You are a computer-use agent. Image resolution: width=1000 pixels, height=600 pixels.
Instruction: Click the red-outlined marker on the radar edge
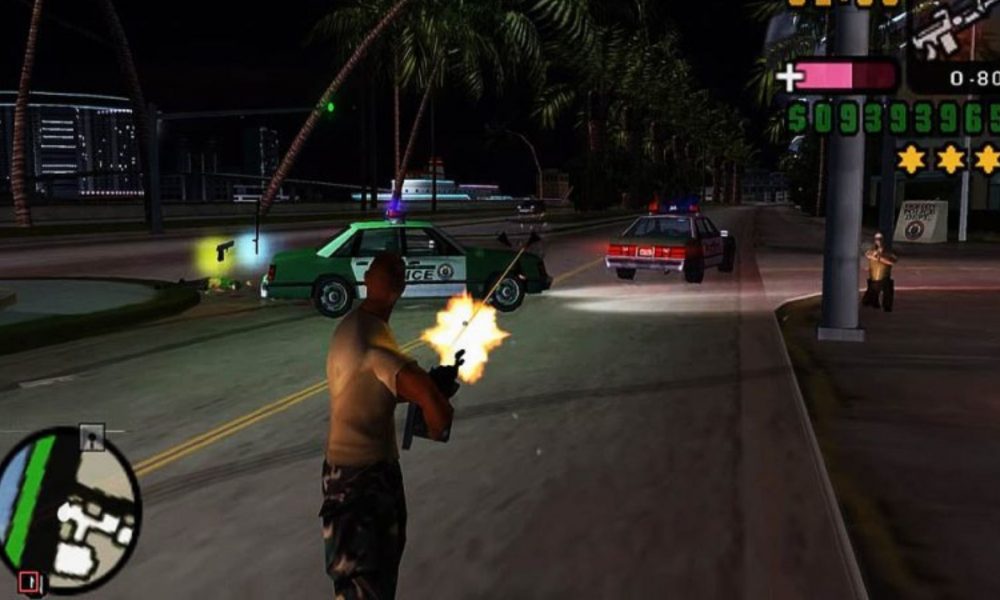pos(28,581)
